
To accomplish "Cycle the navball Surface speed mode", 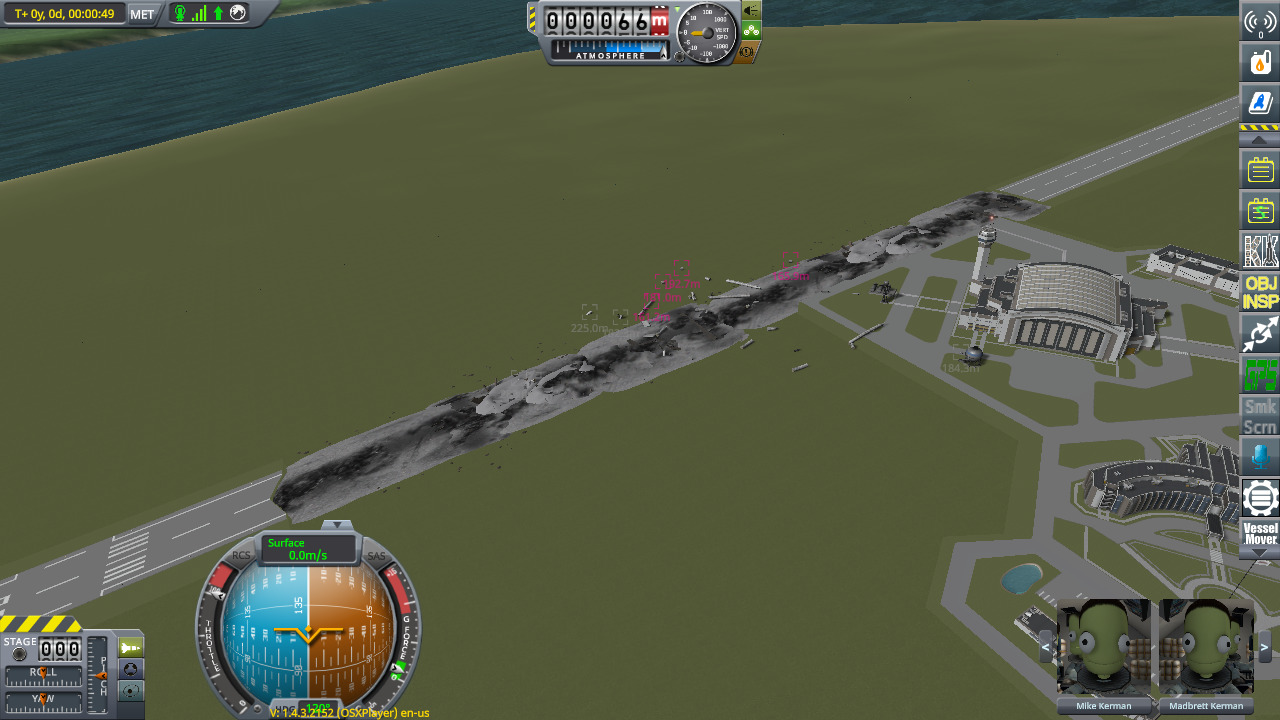I will (x=308, y=549).
